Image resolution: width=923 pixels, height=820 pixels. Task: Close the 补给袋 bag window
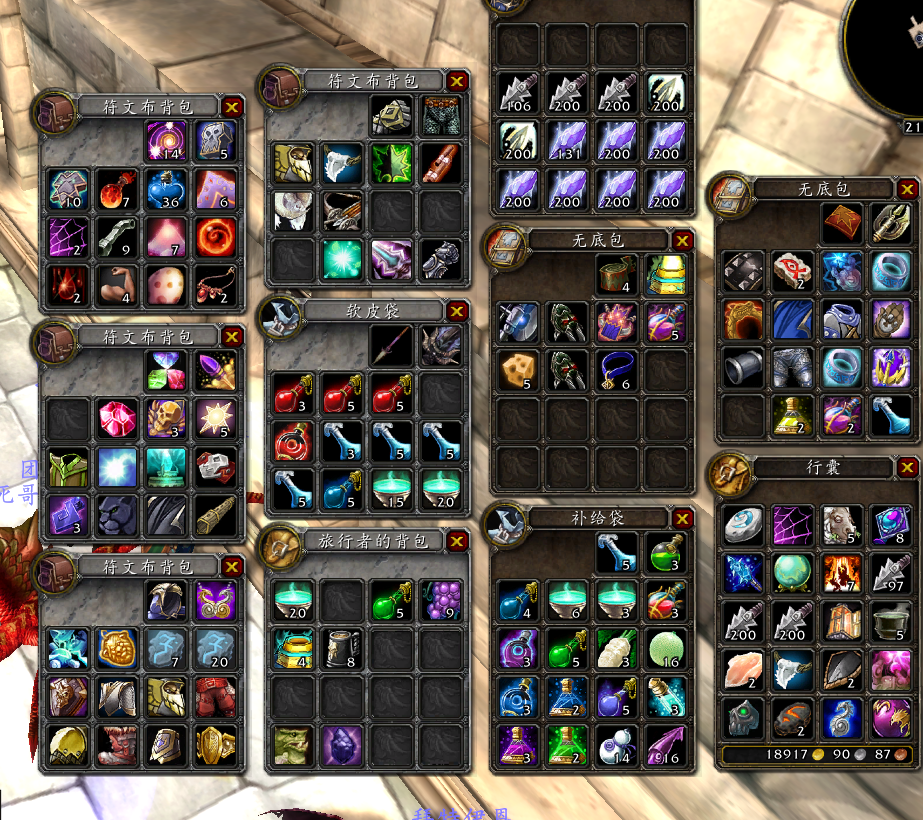tap(682, 518)
